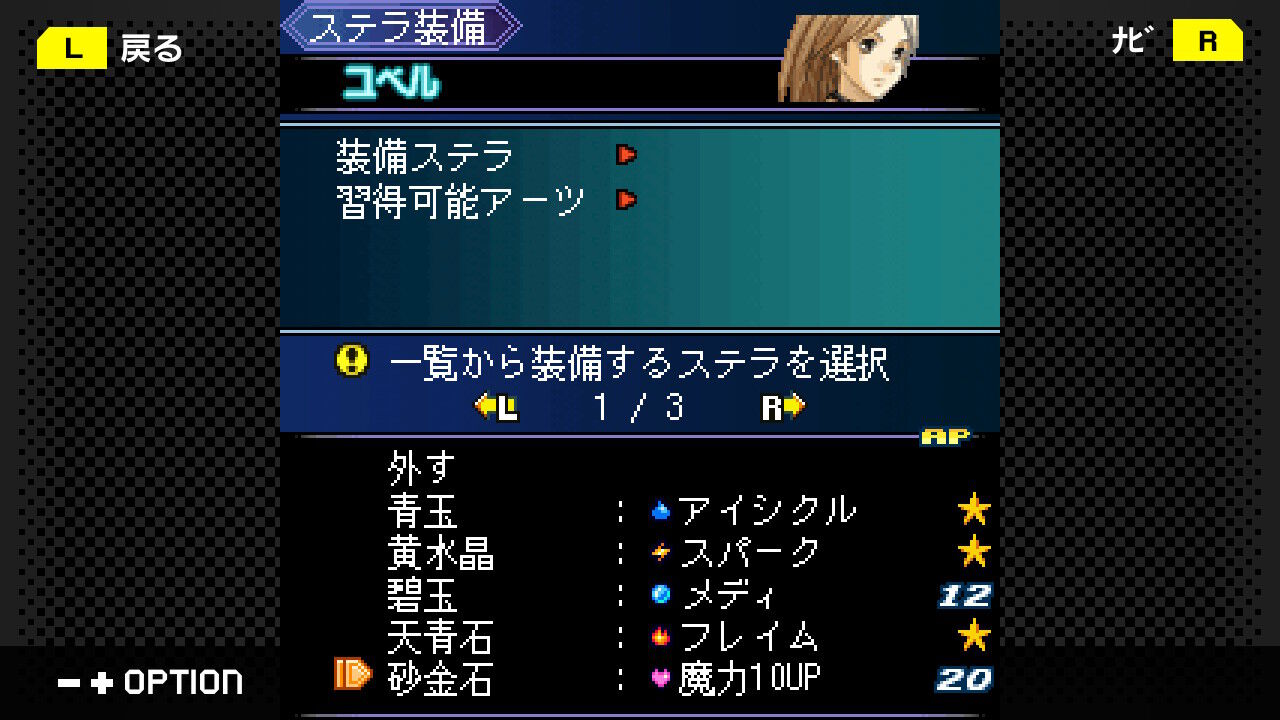The width and height of the screenshot is (1280, 720).
Task: Expand 習得可能アーツ using its red arrow
Action: tap(625, 199)
